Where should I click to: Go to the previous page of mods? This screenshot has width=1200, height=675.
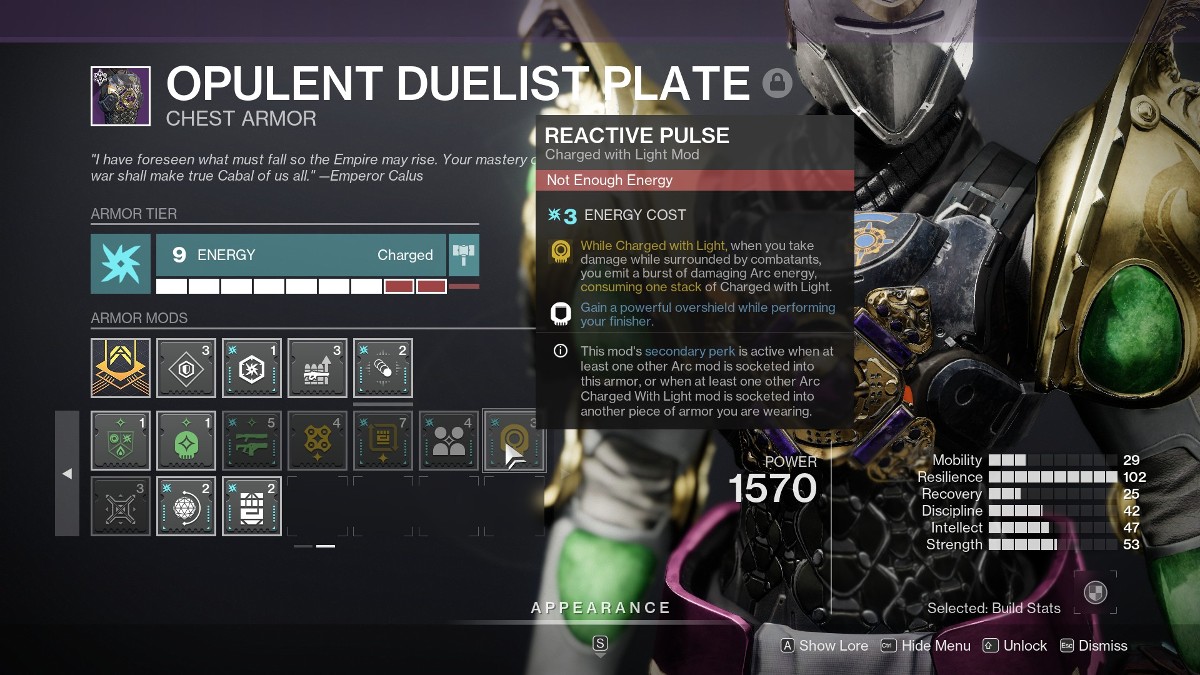point(67,473)
